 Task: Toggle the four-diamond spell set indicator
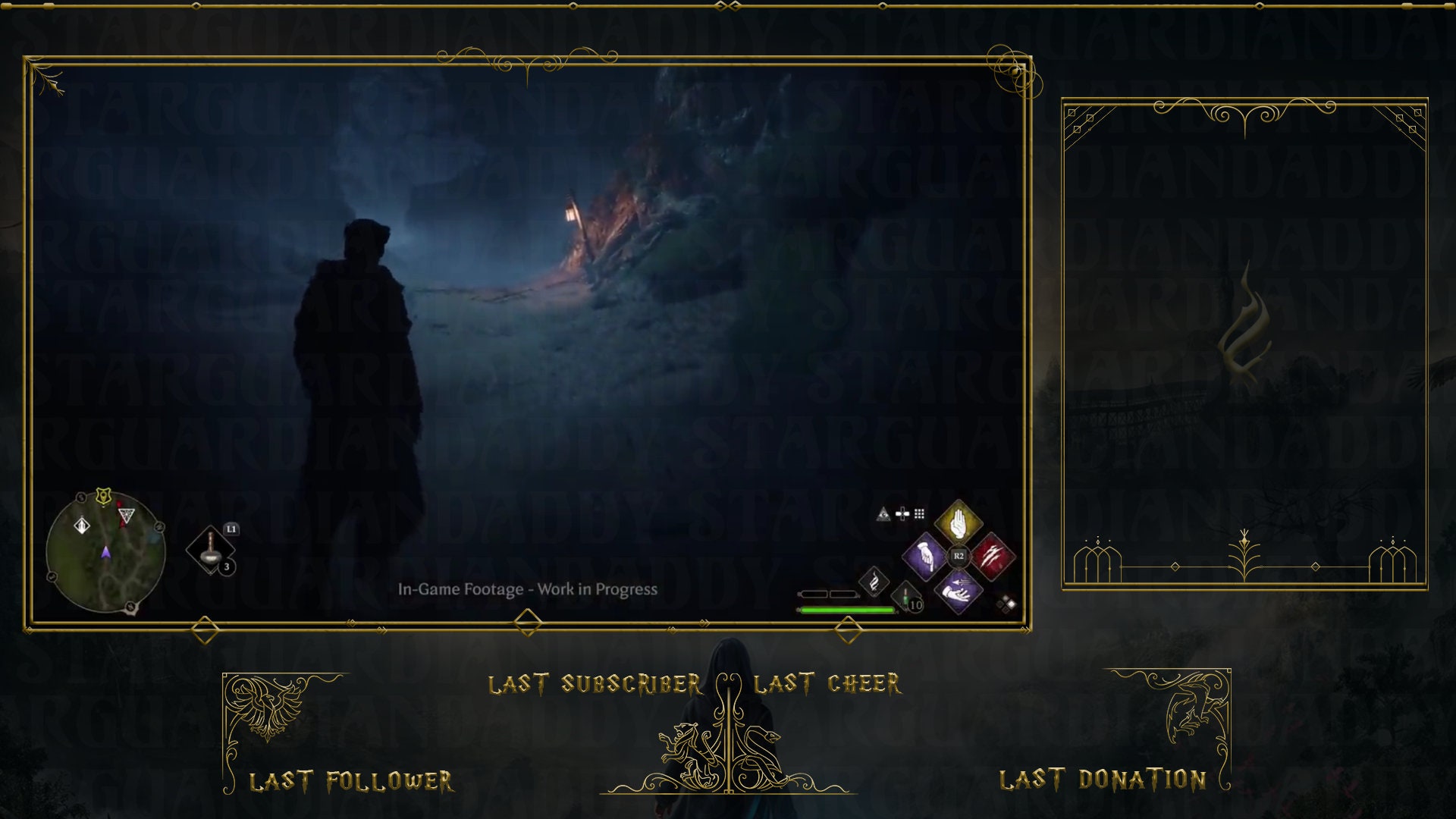1007,604
